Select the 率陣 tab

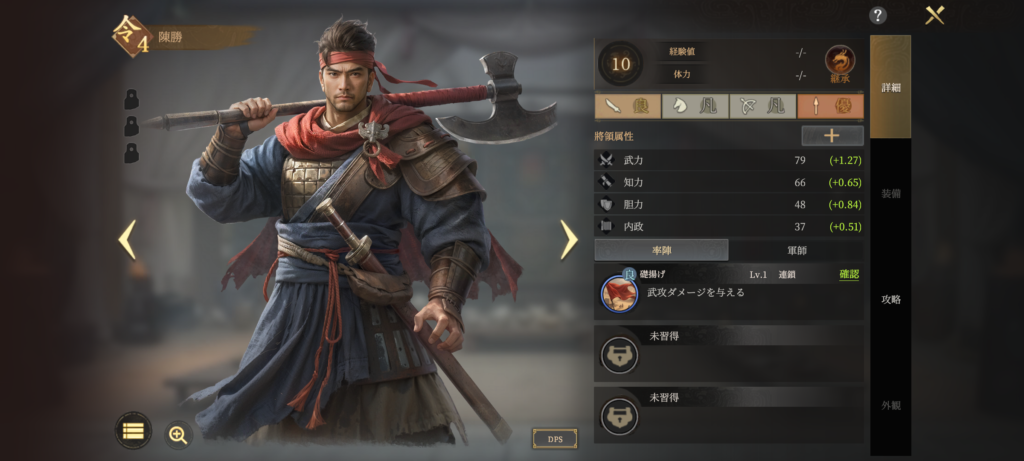coord(661,250)
